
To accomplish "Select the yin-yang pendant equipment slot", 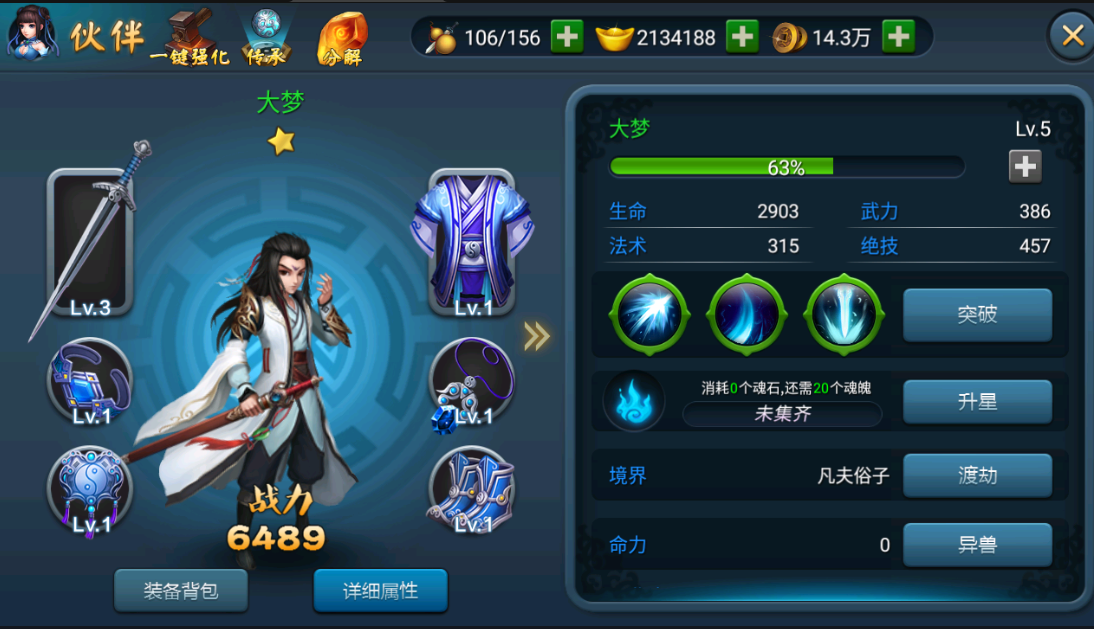I will click(x=90, y=491).
